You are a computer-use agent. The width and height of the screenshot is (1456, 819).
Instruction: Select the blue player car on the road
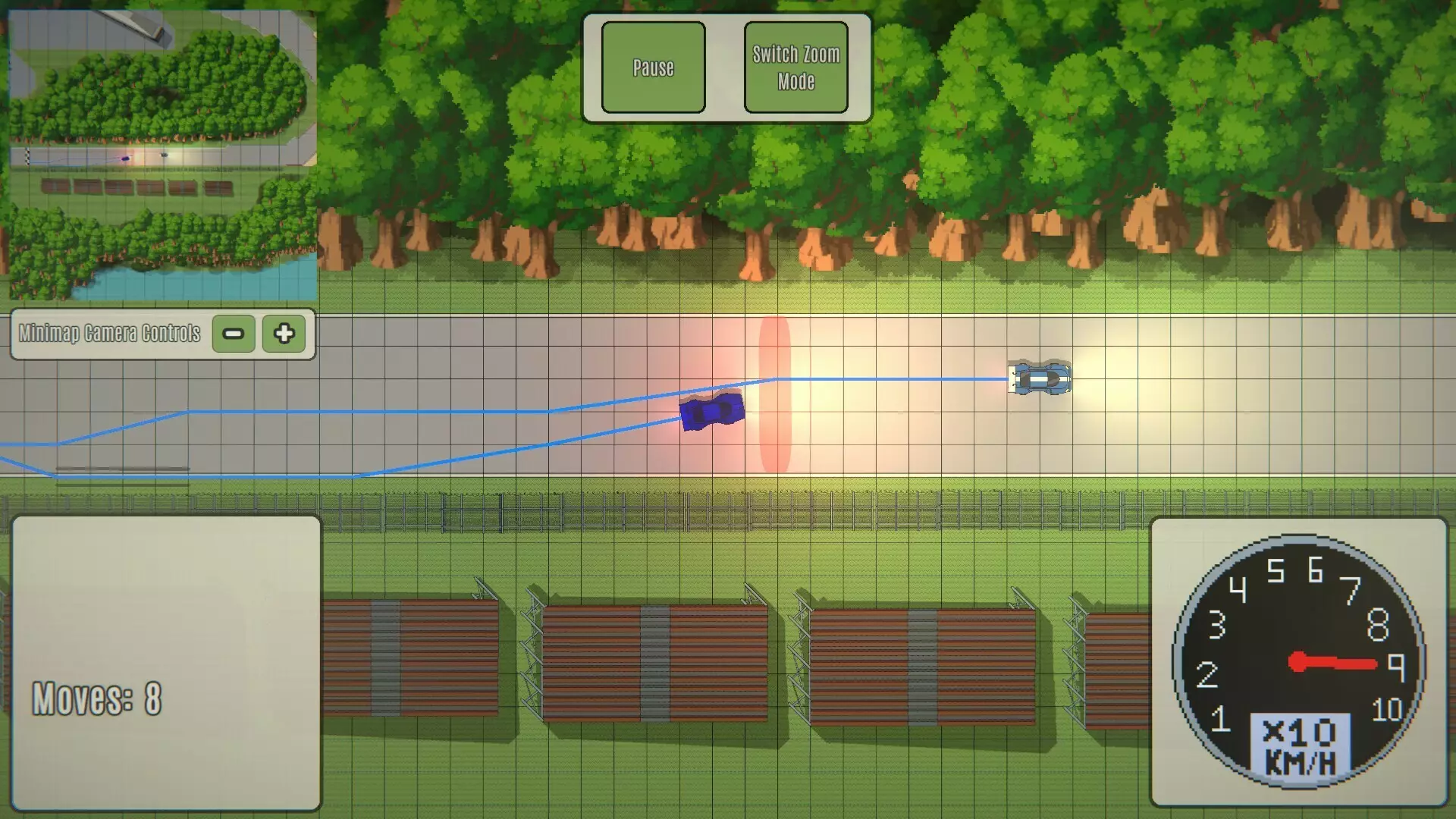[711, 412]
